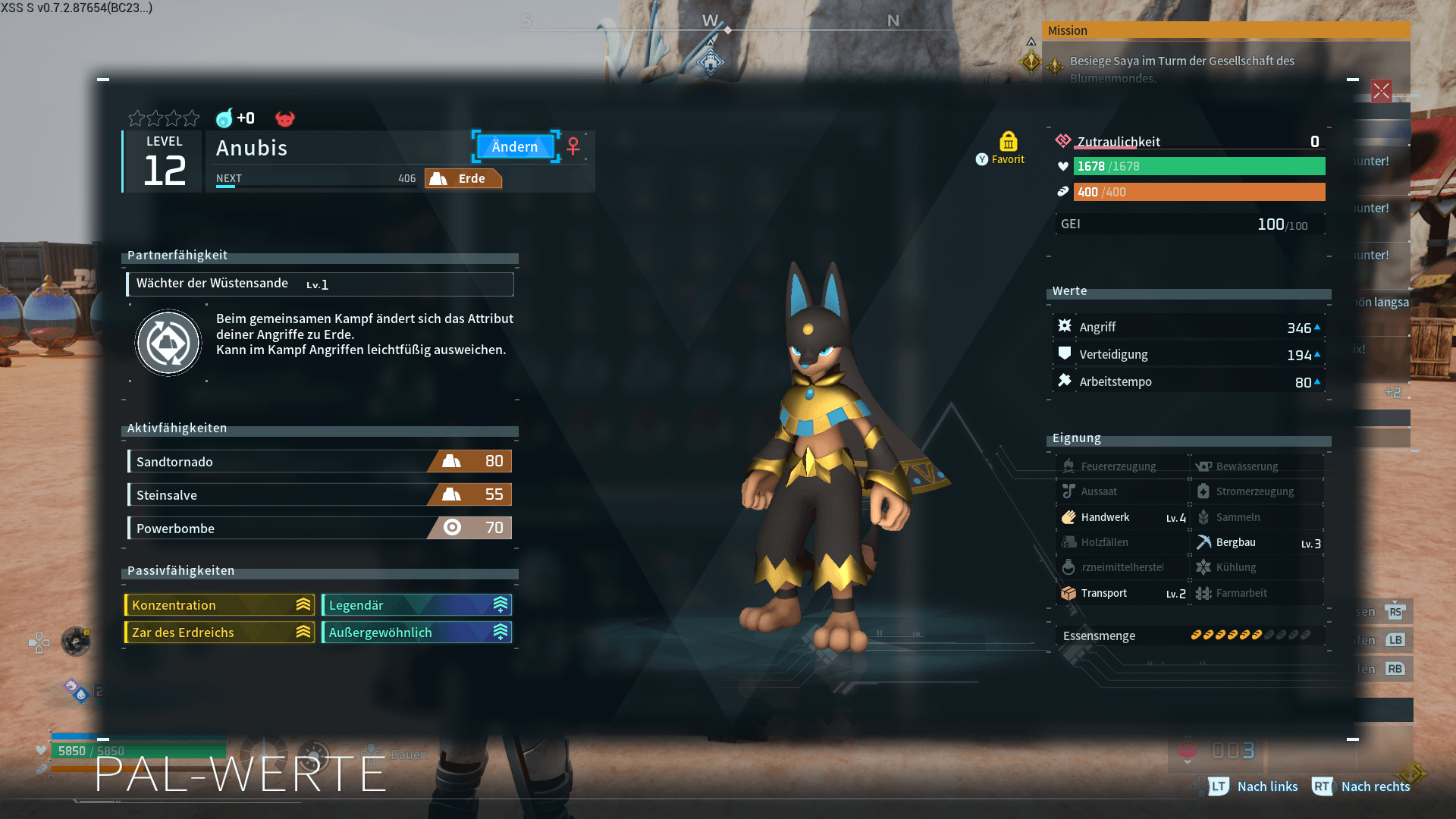Viewport: 1456px width, 819px height.
Task: Show the Außergewöhnlich passive skill
Action: tap(416, 632)
